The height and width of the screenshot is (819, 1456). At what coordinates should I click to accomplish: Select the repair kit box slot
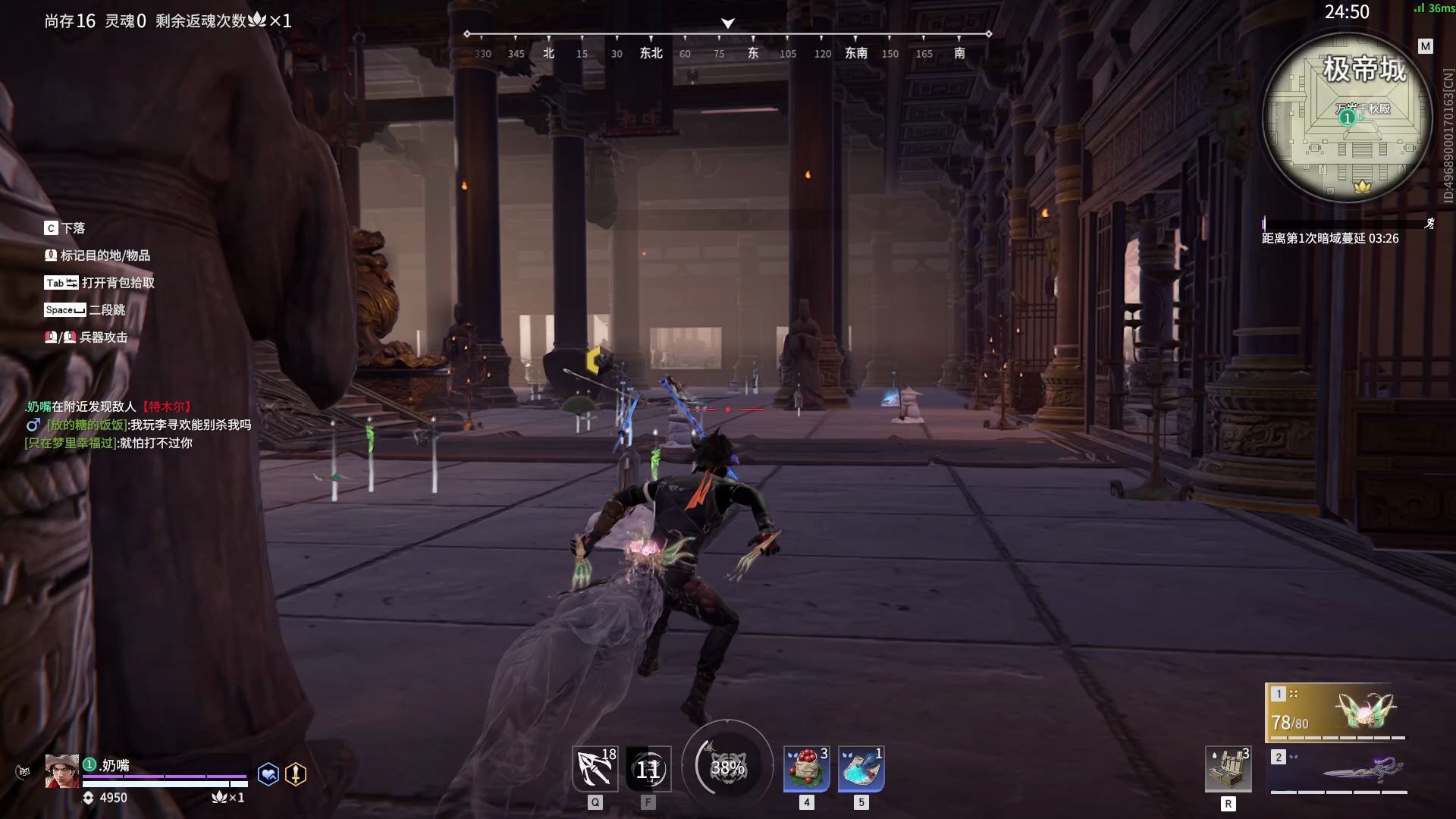(x=1228, y=769)
